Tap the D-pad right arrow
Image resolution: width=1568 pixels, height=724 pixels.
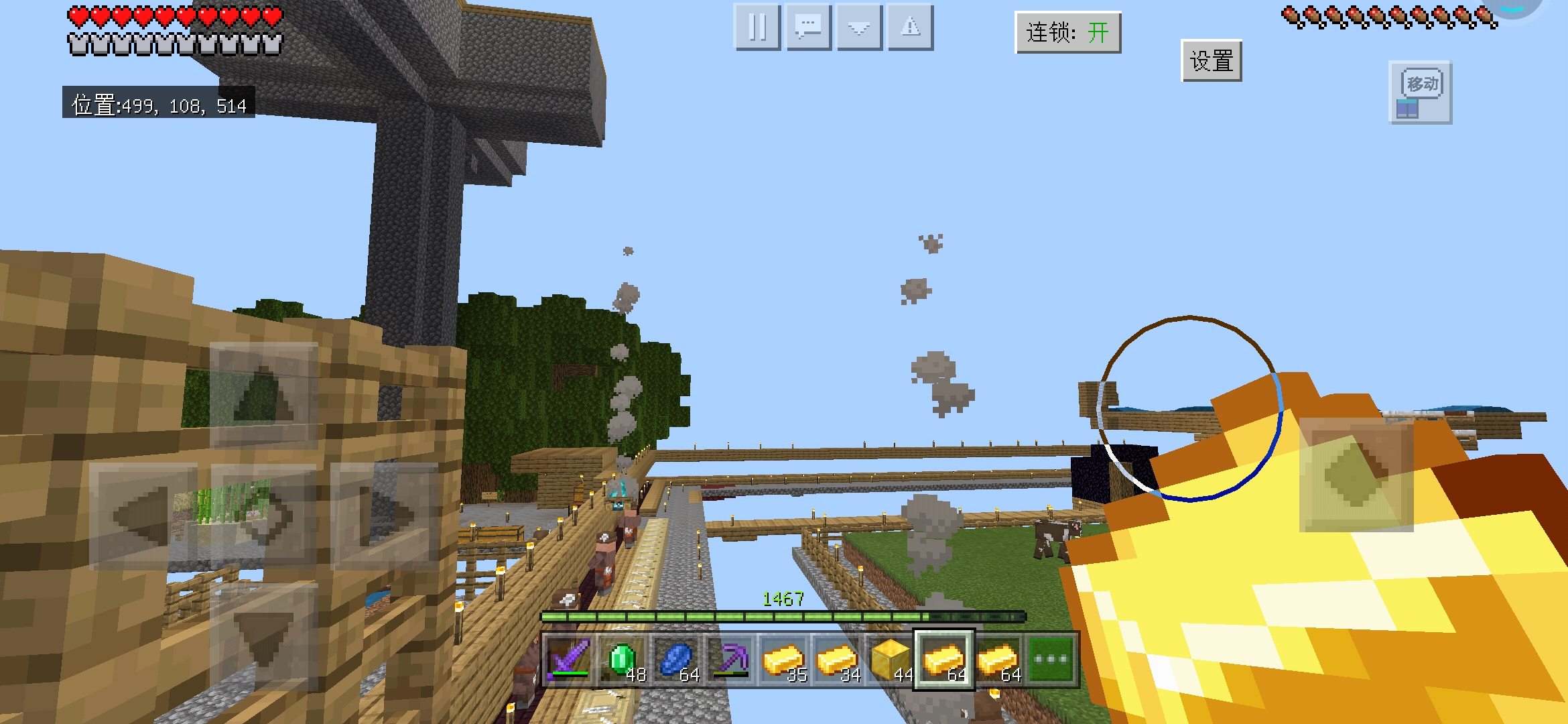tap(384, 516)
